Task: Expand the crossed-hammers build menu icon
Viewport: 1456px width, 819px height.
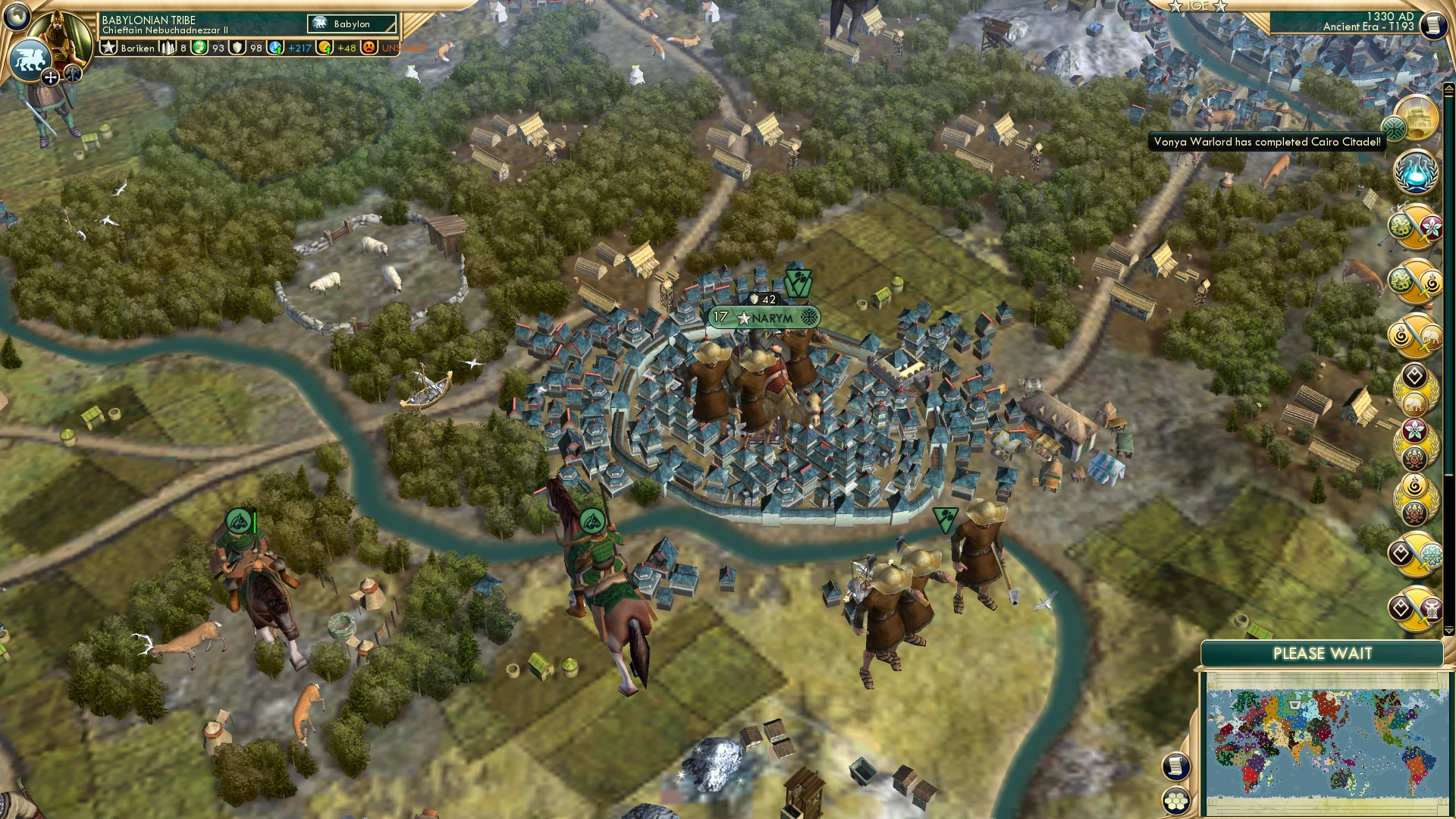Action: click(x=72, y=74)
